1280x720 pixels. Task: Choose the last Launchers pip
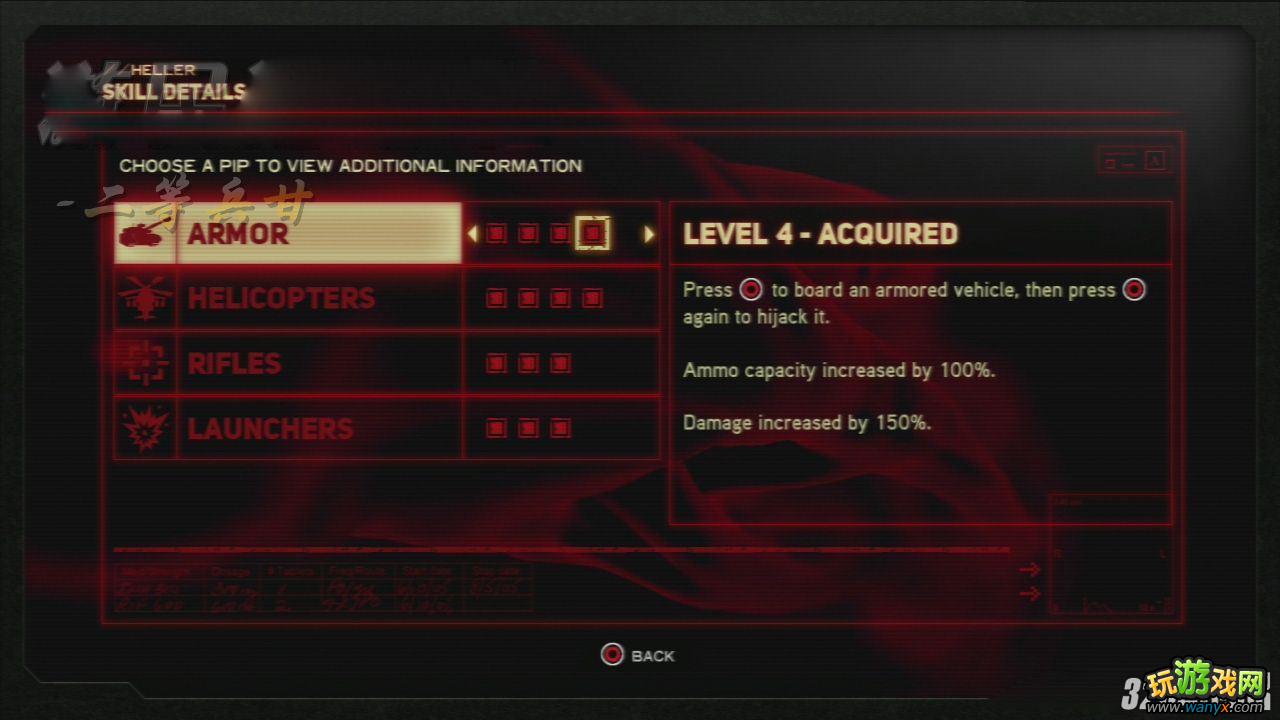coord(560,428)
